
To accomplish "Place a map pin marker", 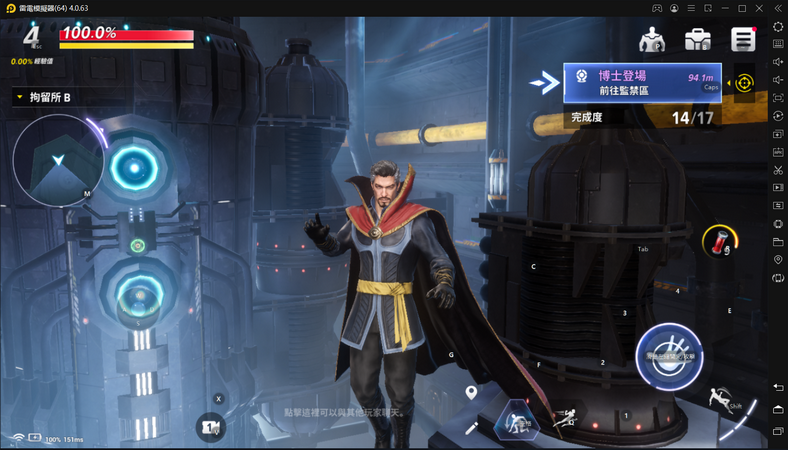I will click(471, 393).
